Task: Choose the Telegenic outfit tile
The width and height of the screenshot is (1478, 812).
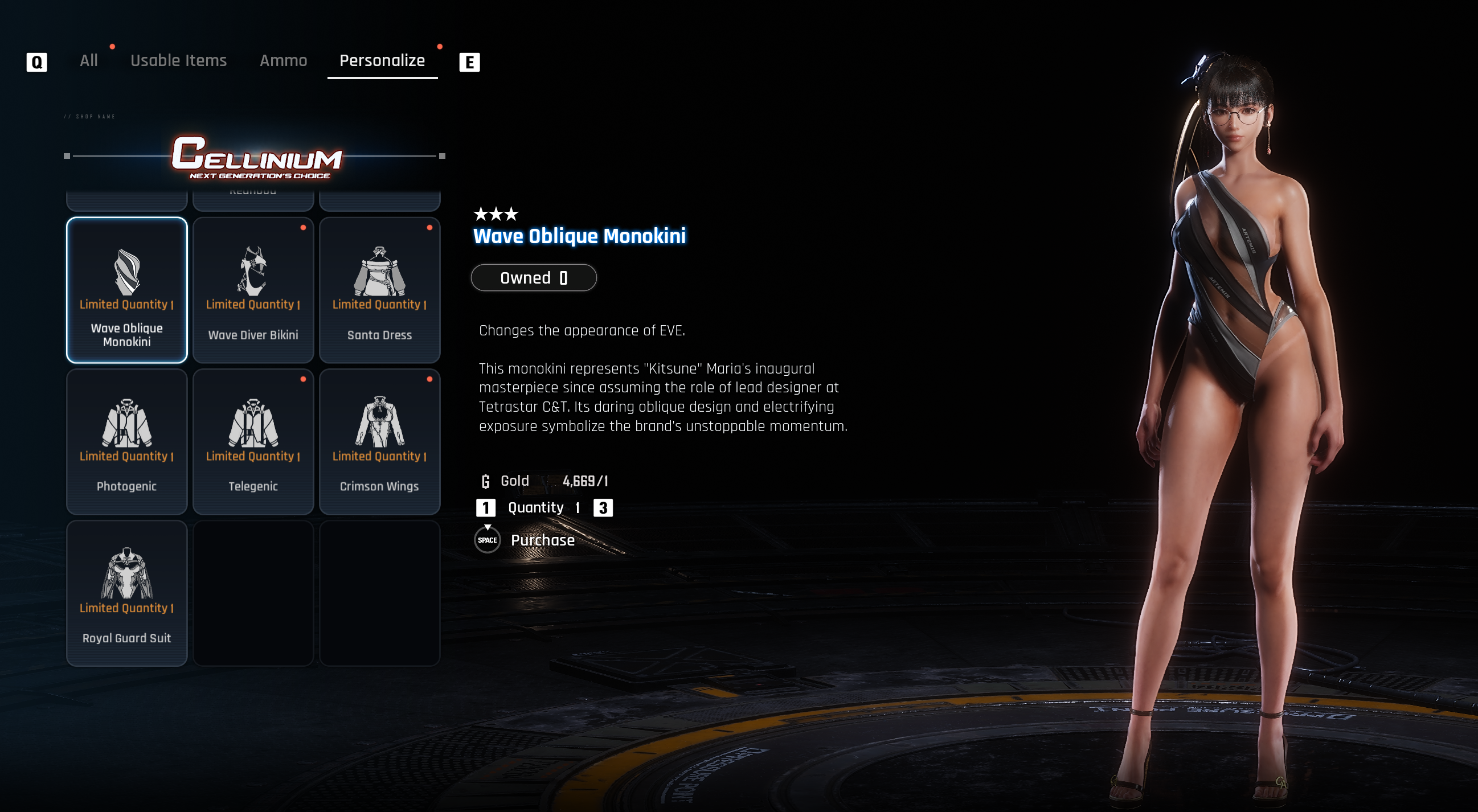Action: click(x=253, y=441)
